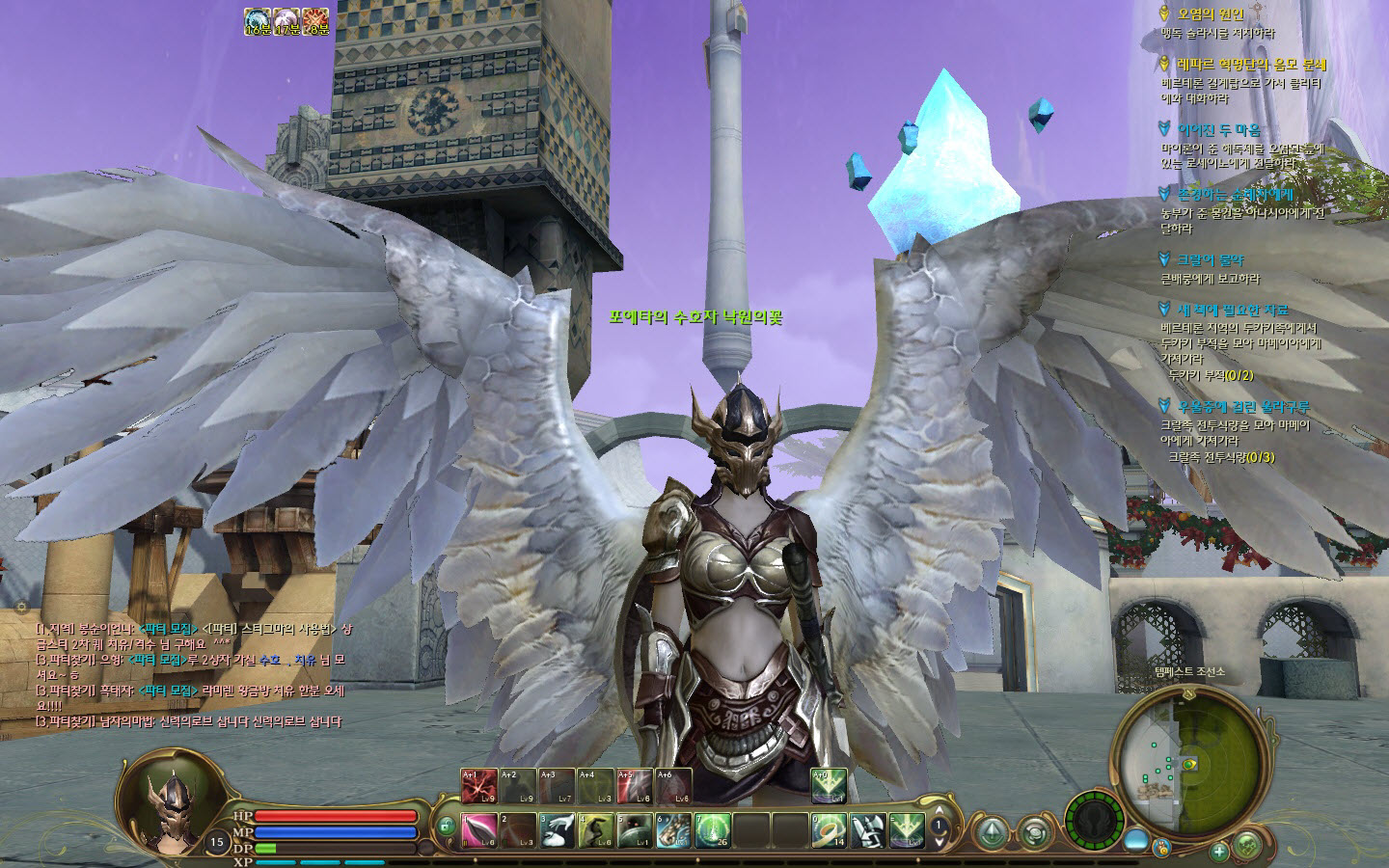Use the green glowing item in slot 7
1389x868 pixels.
pos(712,830)
